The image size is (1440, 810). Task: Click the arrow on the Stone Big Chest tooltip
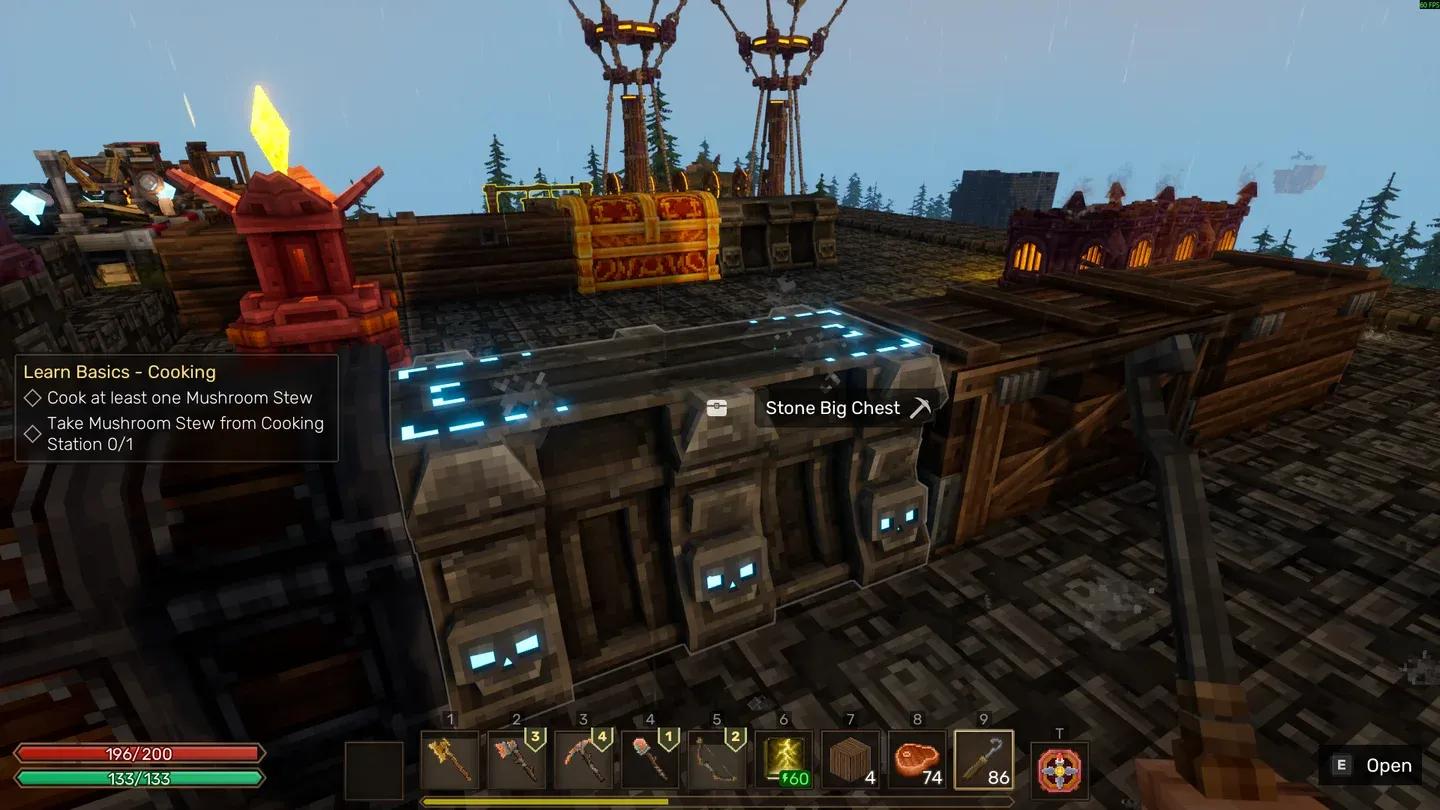919,407
